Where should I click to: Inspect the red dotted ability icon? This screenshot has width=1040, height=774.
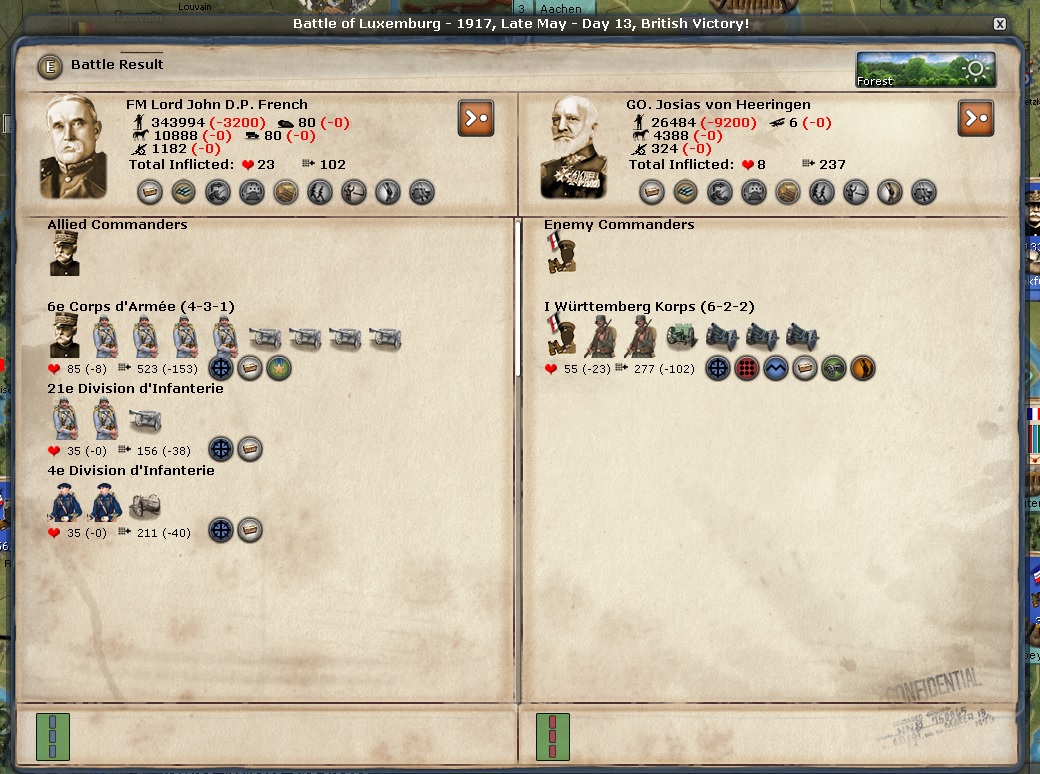pos(745,368)
